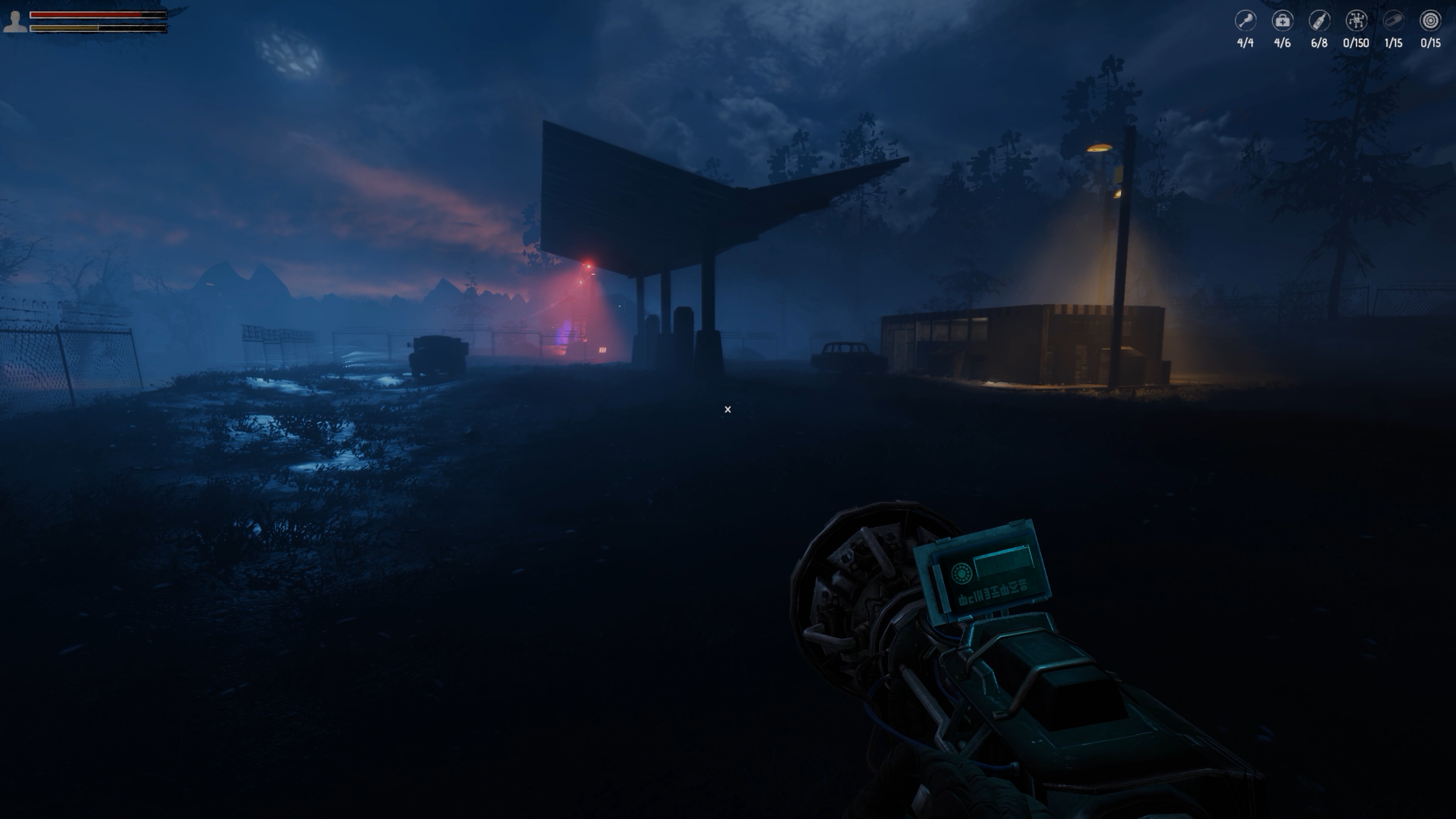1456x819 pixels.
Task: Click the 0/150 counter under the chip icon
Action: pyautogui.click(x=1355, y=43)
